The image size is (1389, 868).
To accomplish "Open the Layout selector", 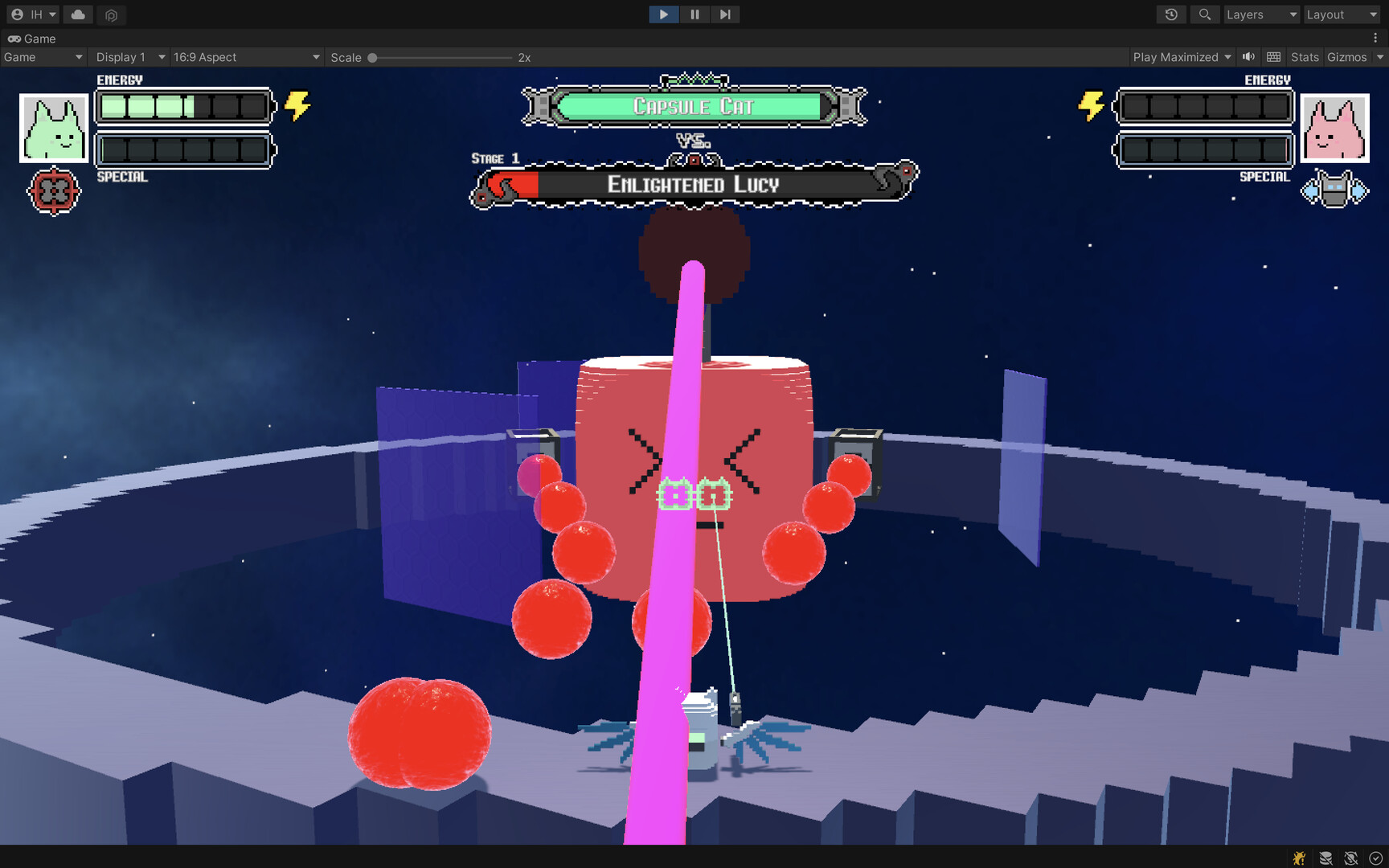I will pyautogui.click(x=1340, y=14).
